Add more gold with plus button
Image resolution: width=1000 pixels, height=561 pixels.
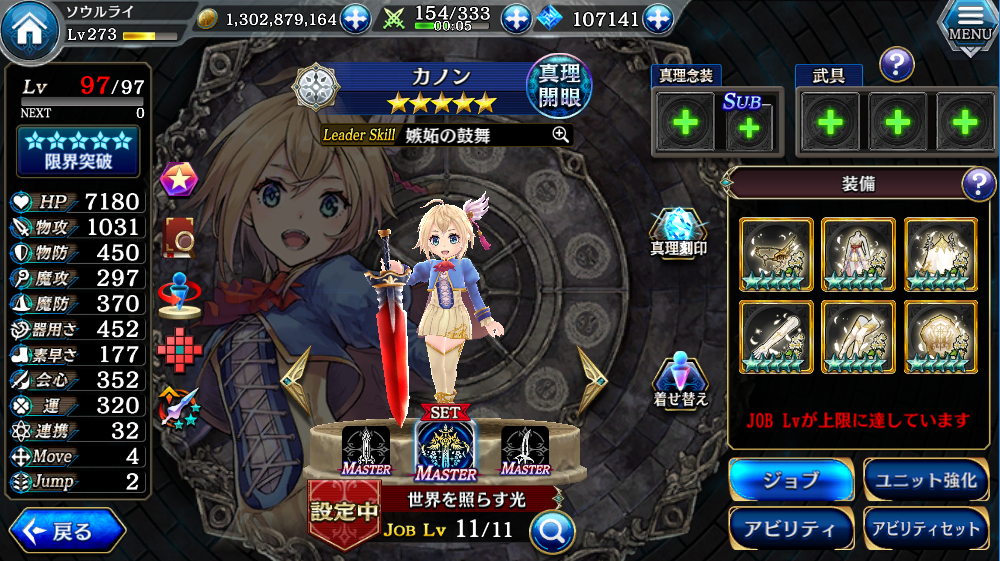tap(356, 18)
